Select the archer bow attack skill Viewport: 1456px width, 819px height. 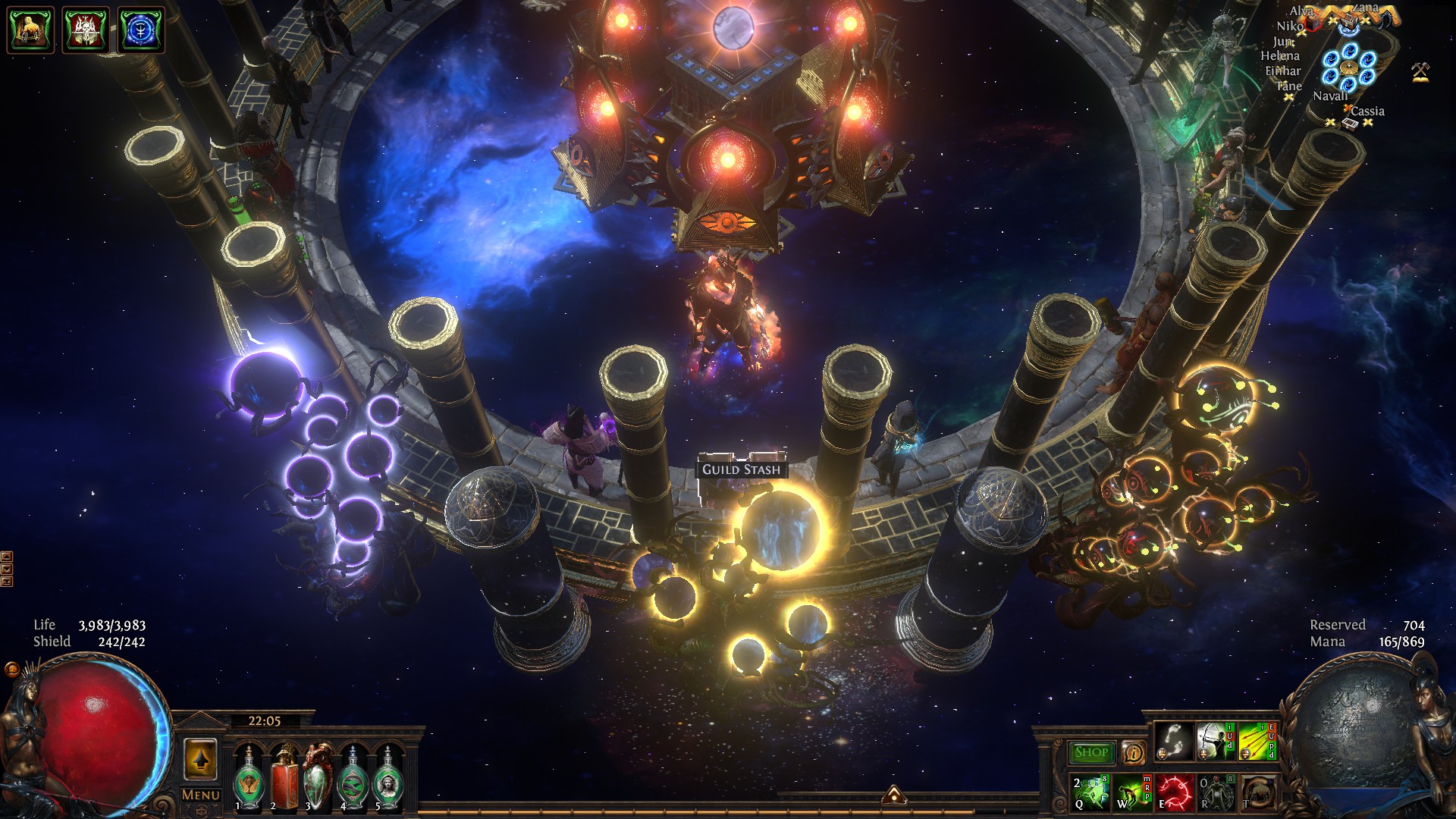click(1215, 742)
